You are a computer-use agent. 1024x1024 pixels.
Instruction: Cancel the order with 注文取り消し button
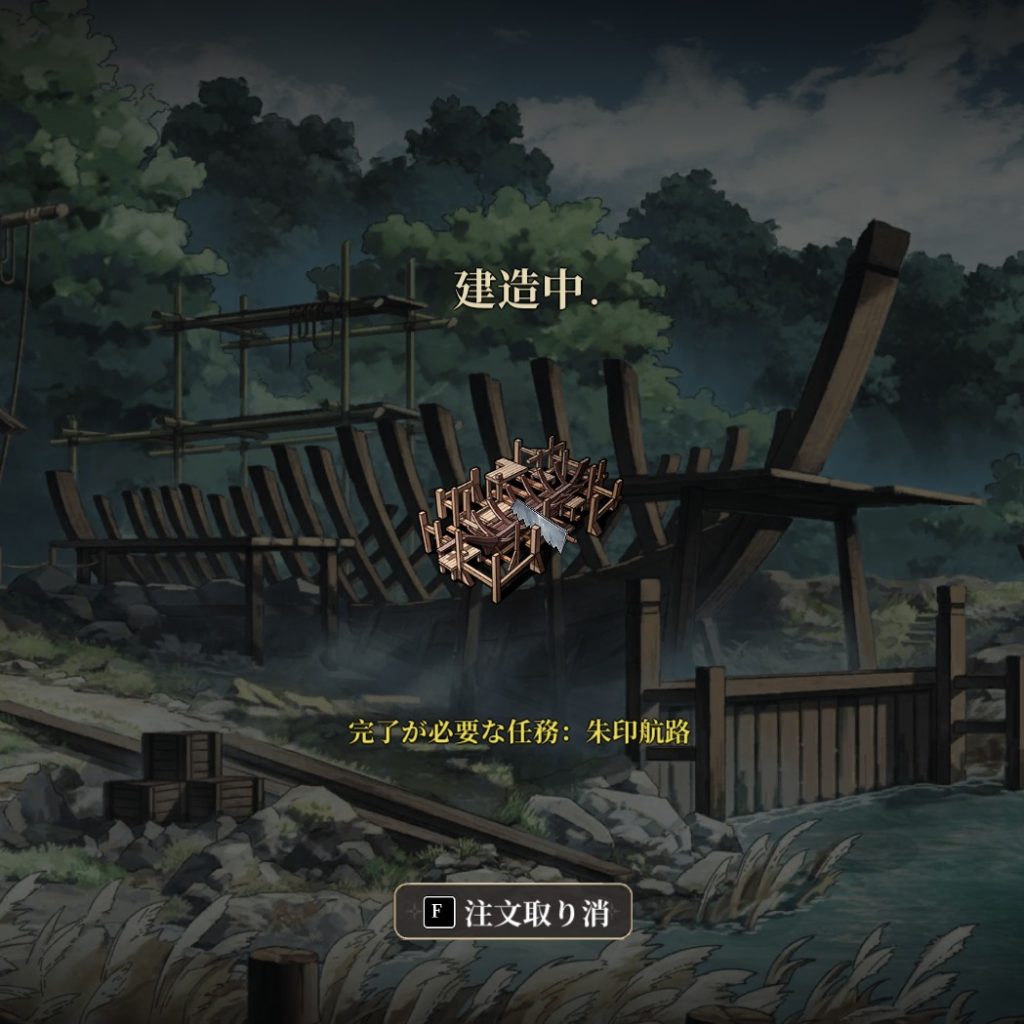click(x=513, y=911)
